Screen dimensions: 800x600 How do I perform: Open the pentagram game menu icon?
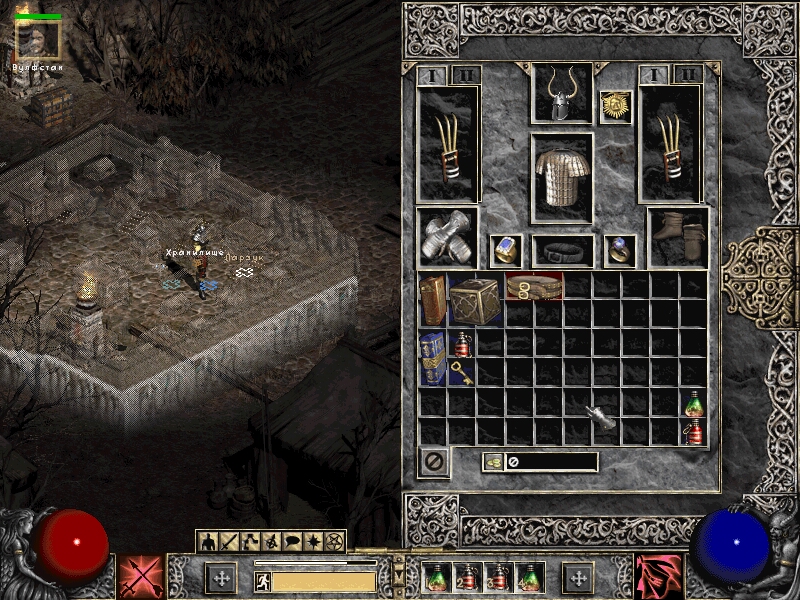(335, 542)
